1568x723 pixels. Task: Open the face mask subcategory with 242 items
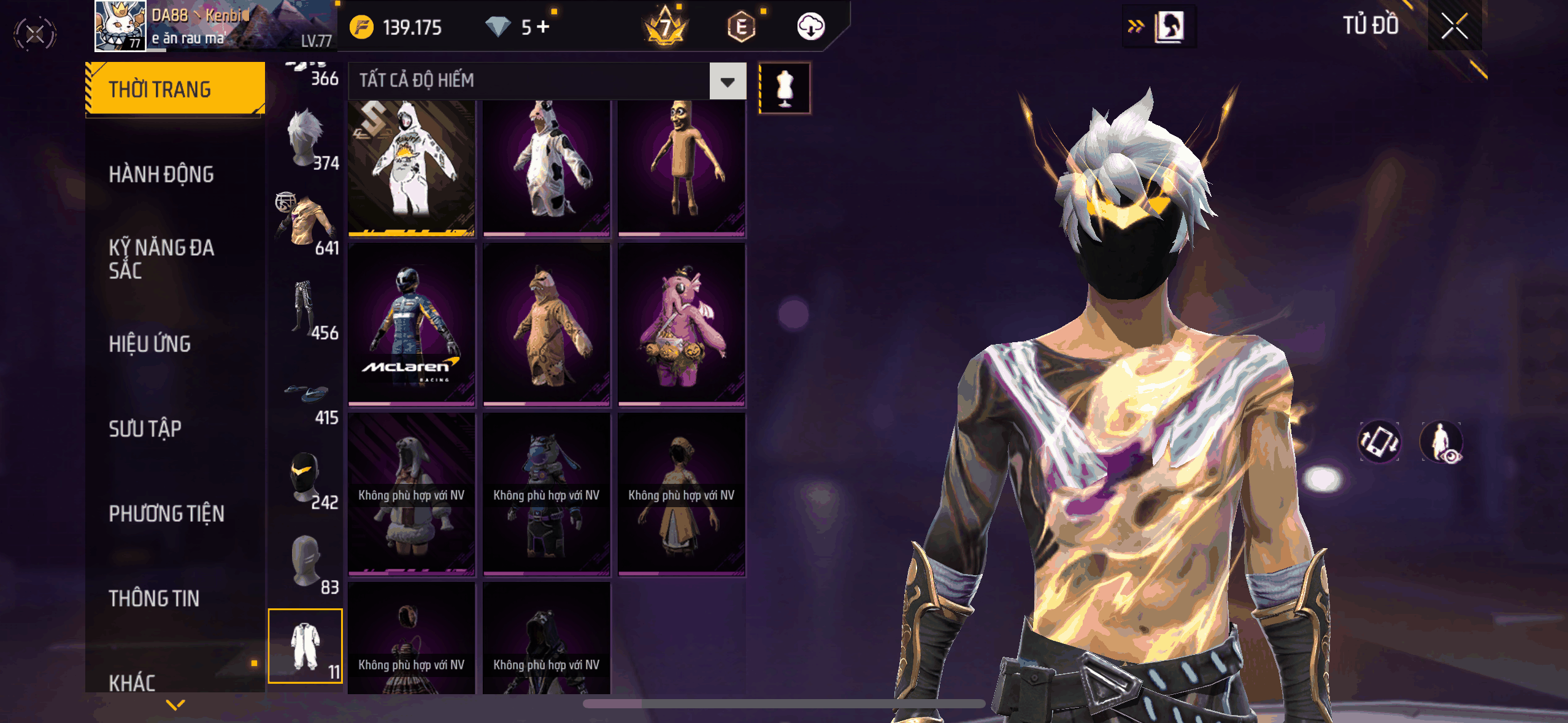pos(307,480)
